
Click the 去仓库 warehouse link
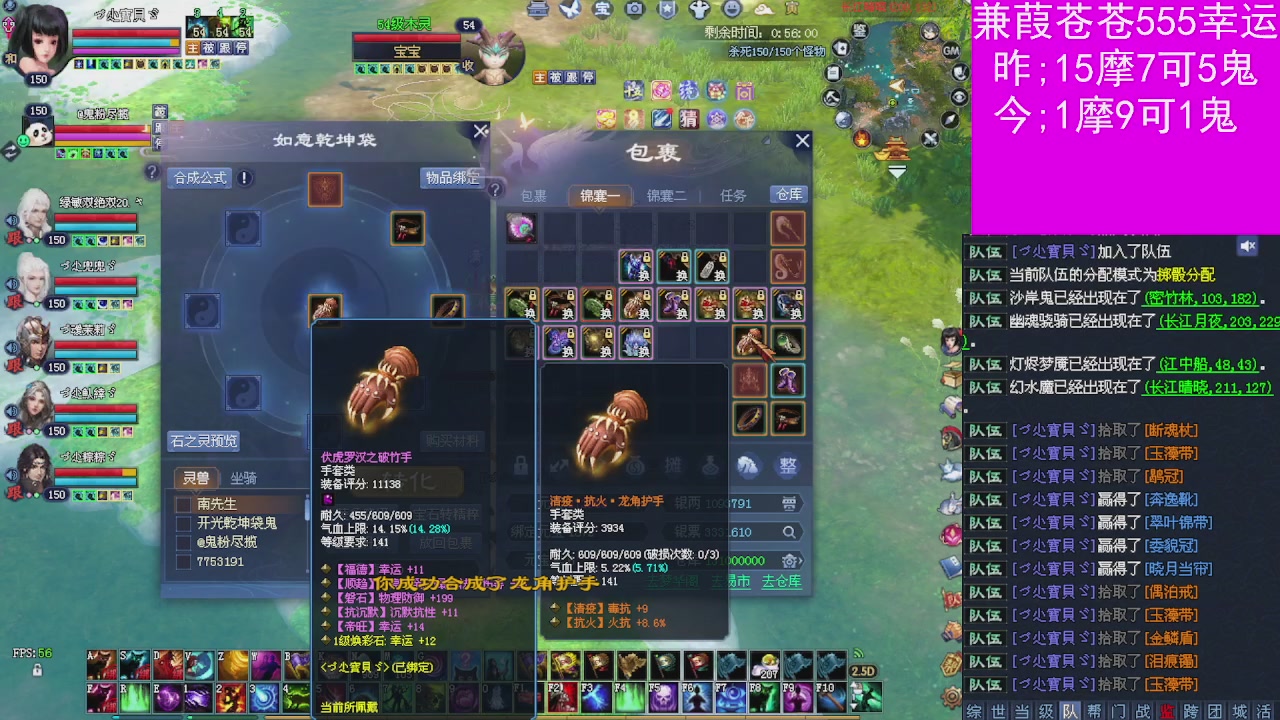point(780,580)
